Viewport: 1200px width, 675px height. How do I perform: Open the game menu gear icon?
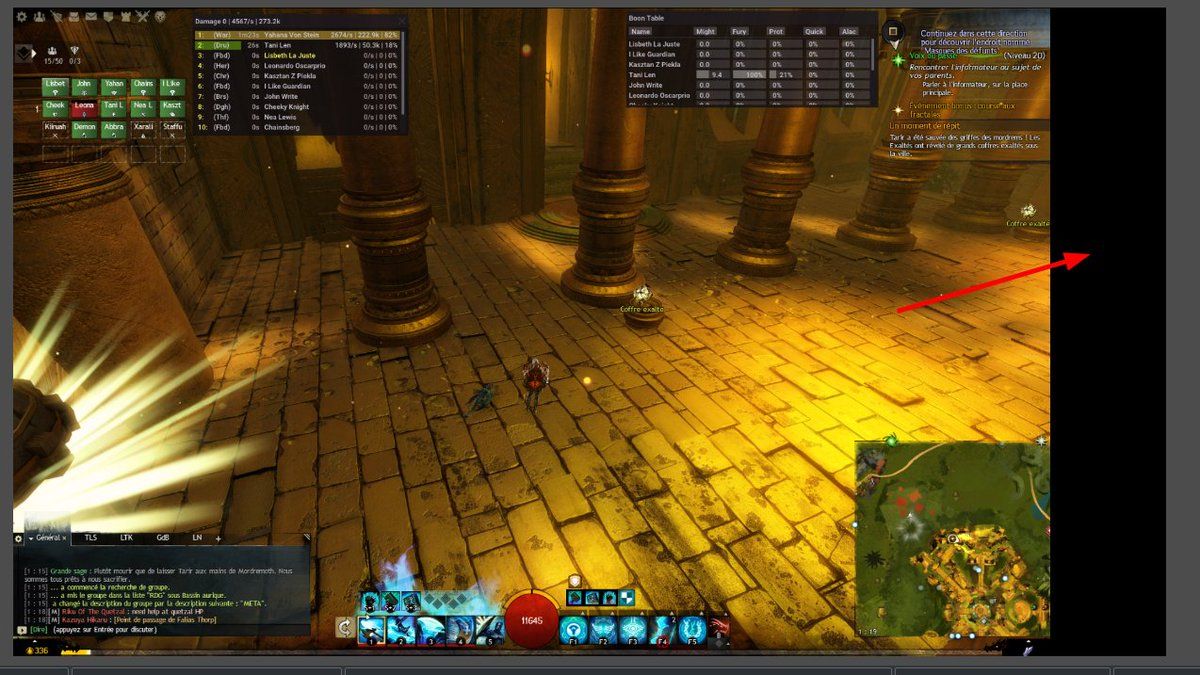click(21, 17)
